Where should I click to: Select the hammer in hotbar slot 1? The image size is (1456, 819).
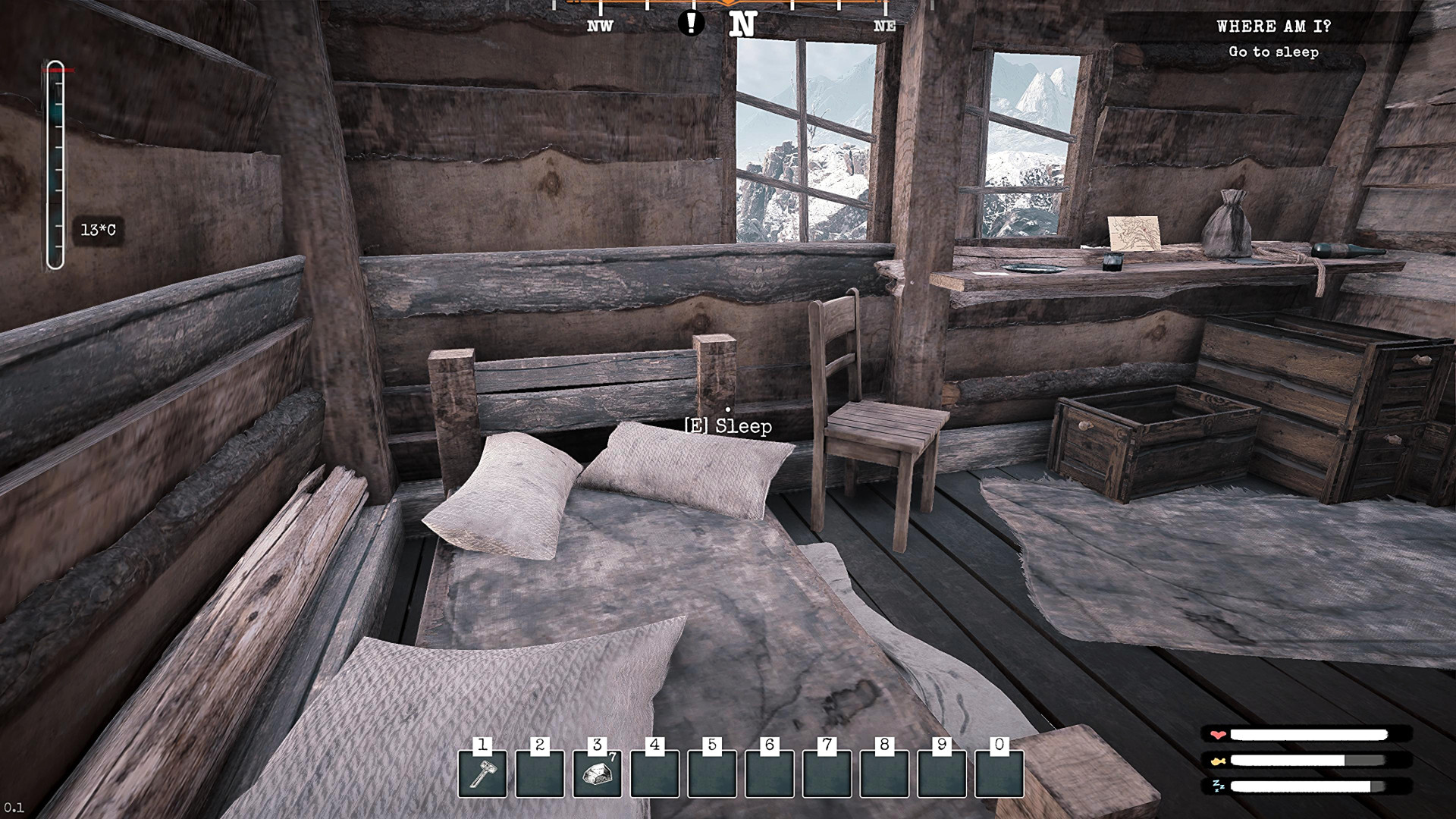point(482,773)
